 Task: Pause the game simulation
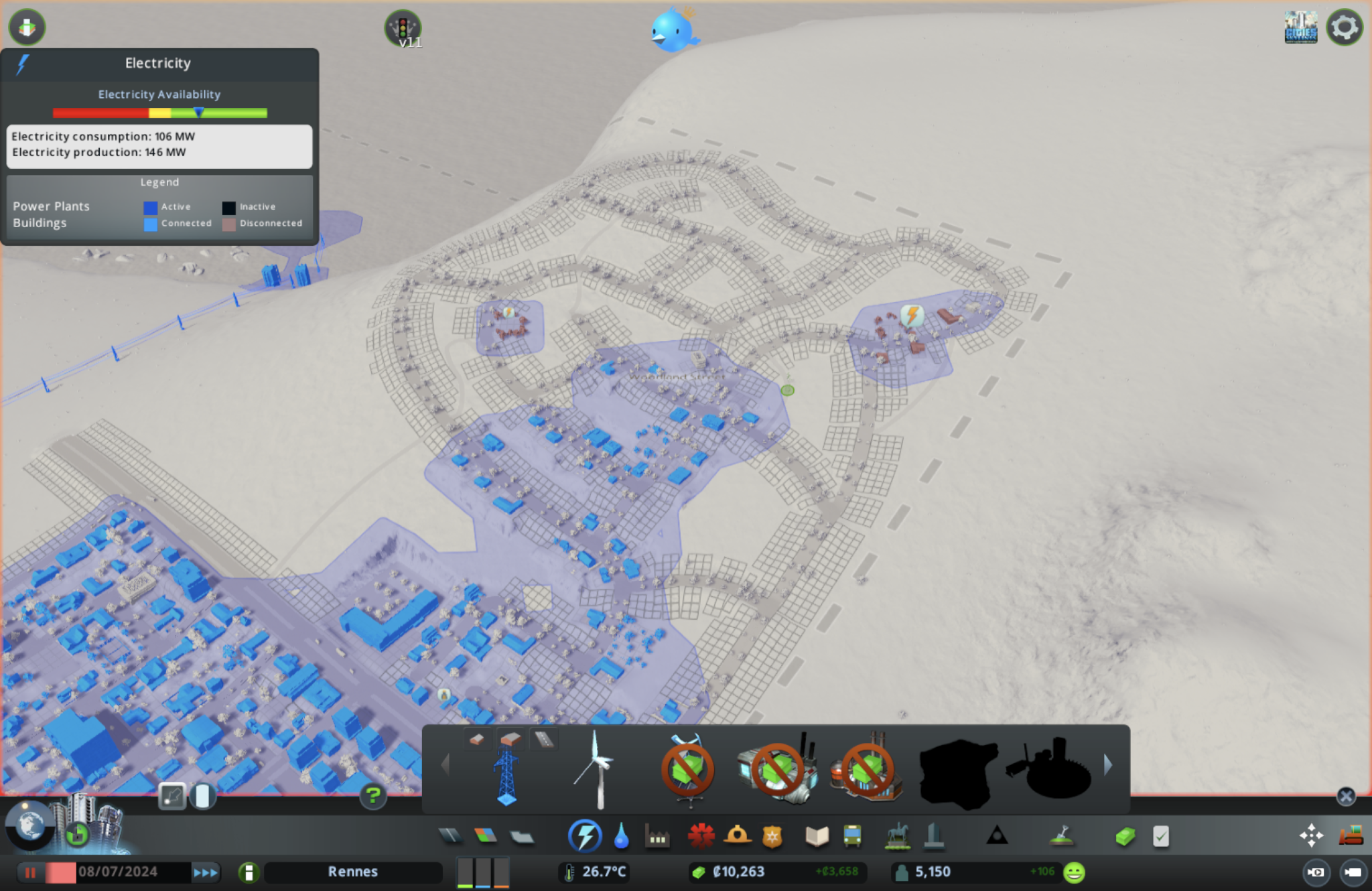(29, 872)
